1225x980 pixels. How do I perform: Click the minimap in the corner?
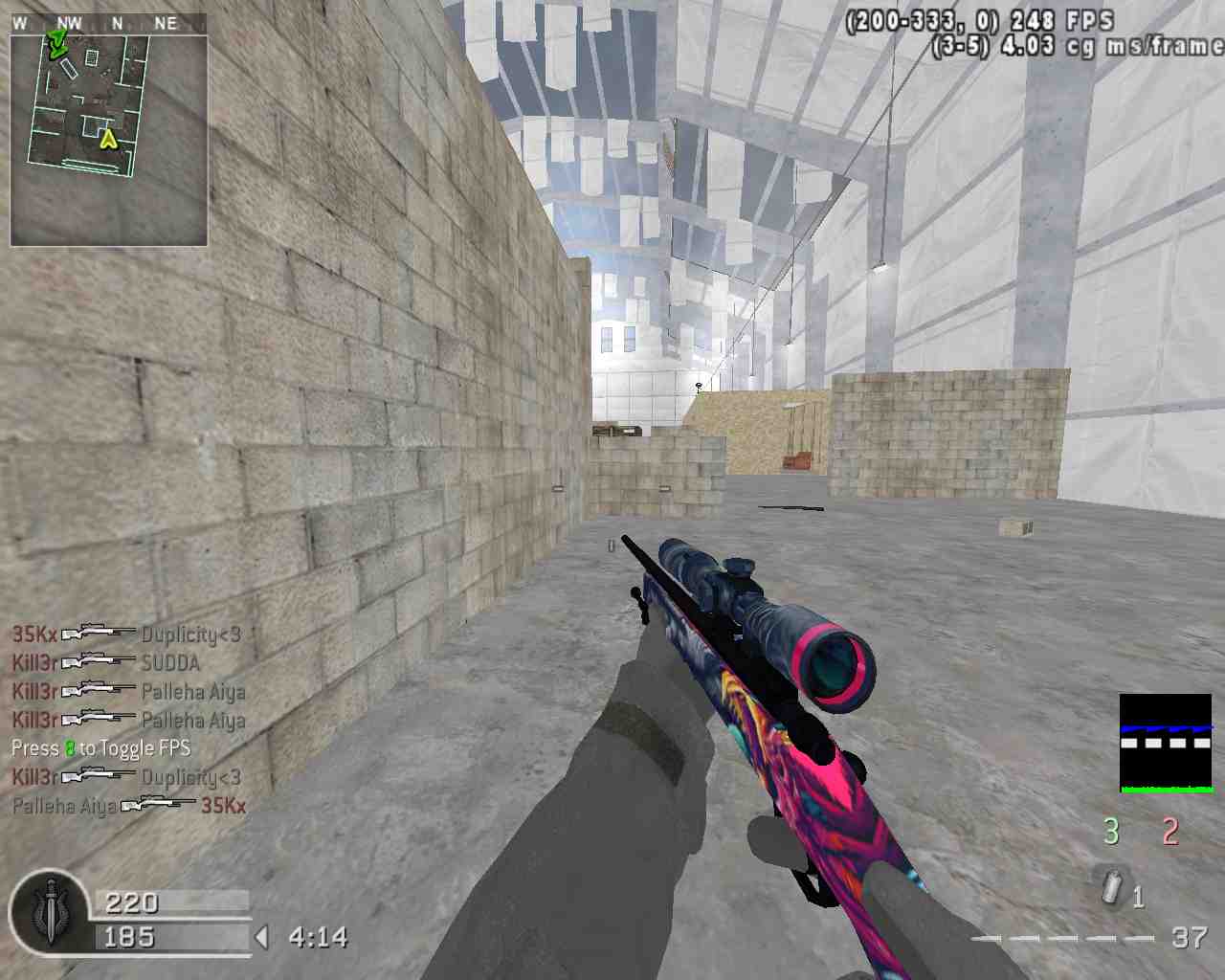pyautogui.click(x=109, y=140)
